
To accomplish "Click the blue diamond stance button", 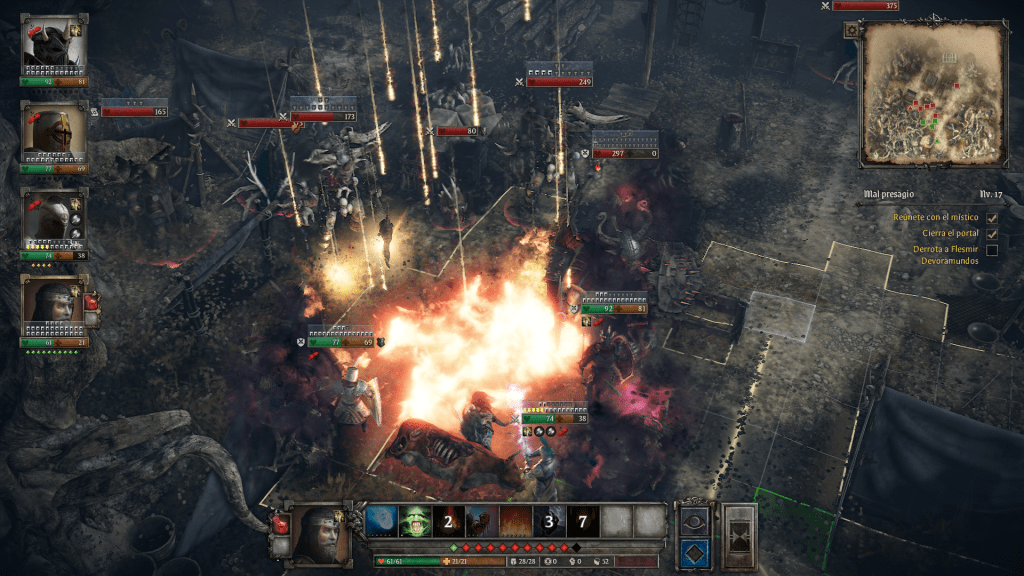I will (694, 552).
